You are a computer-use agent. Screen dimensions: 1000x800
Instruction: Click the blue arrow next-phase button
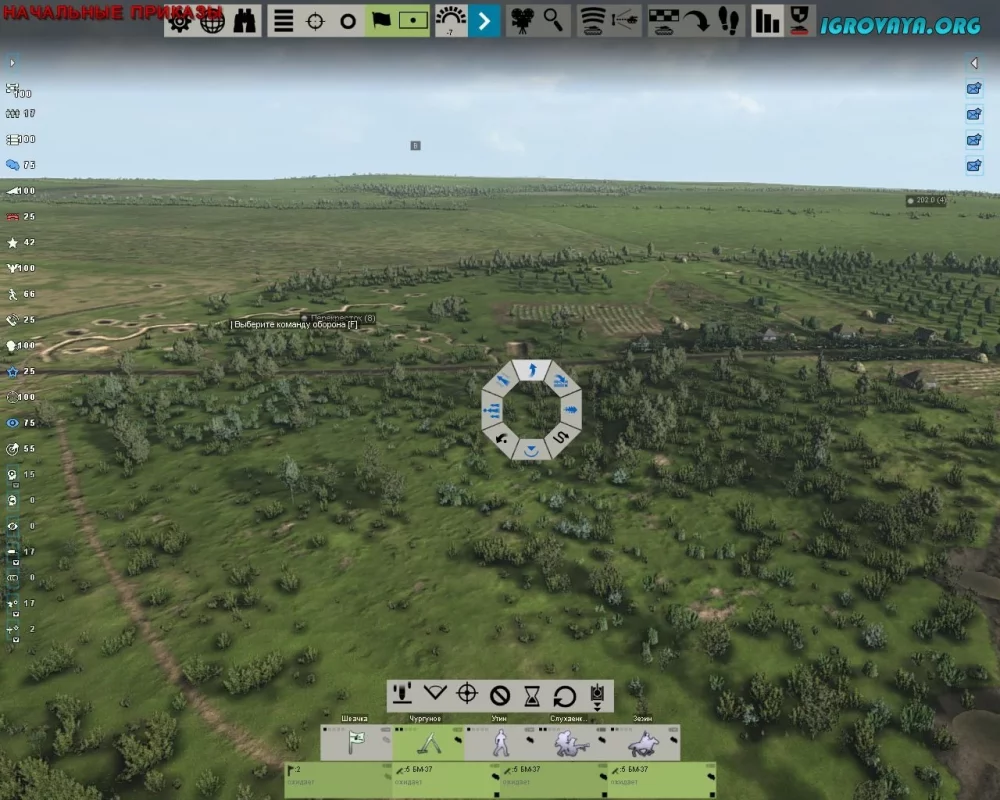[x=484, y=21]
